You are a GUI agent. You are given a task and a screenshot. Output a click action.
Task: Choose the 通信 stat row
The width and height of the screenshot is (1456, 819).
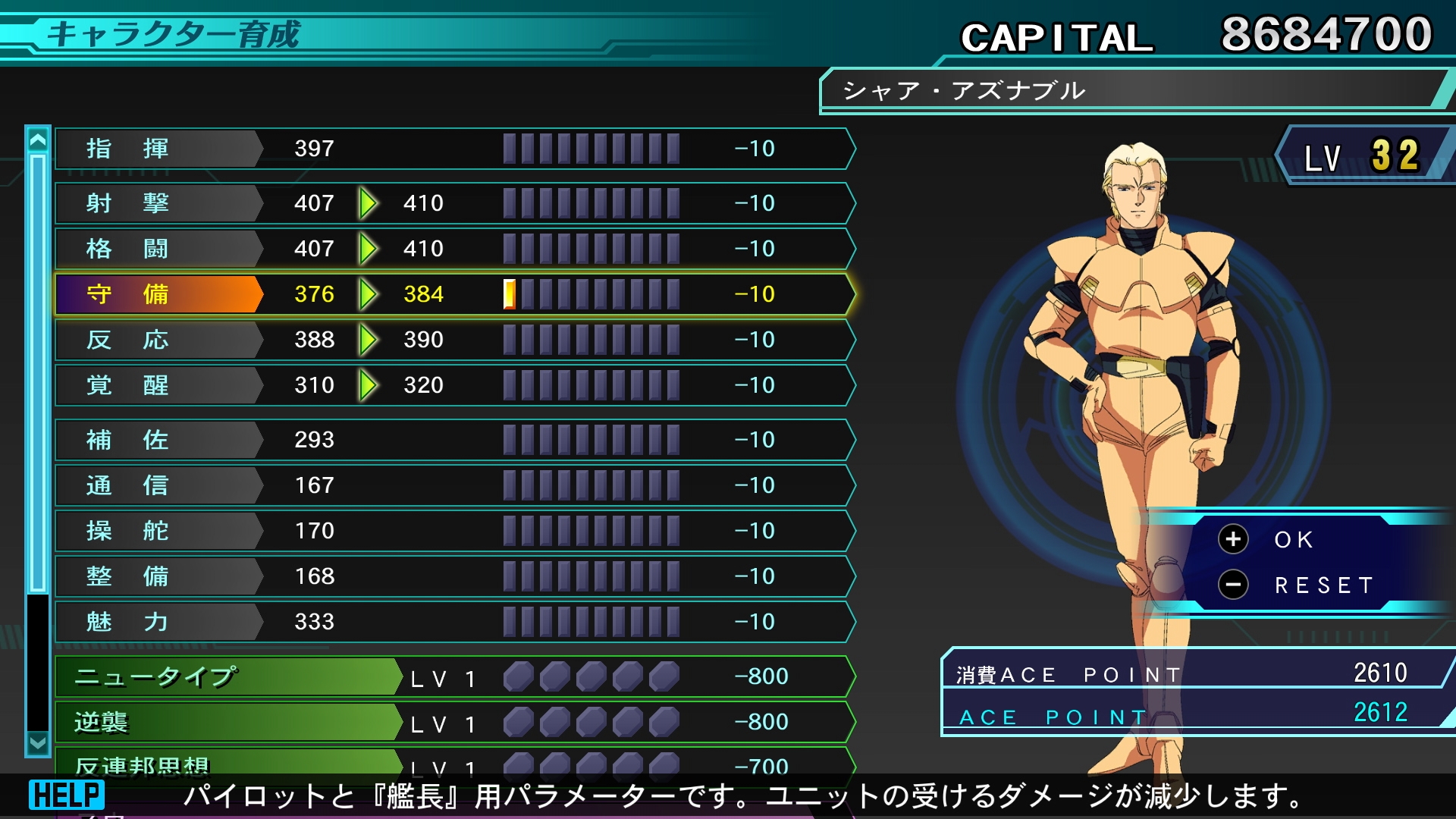[x=455, y=485]
